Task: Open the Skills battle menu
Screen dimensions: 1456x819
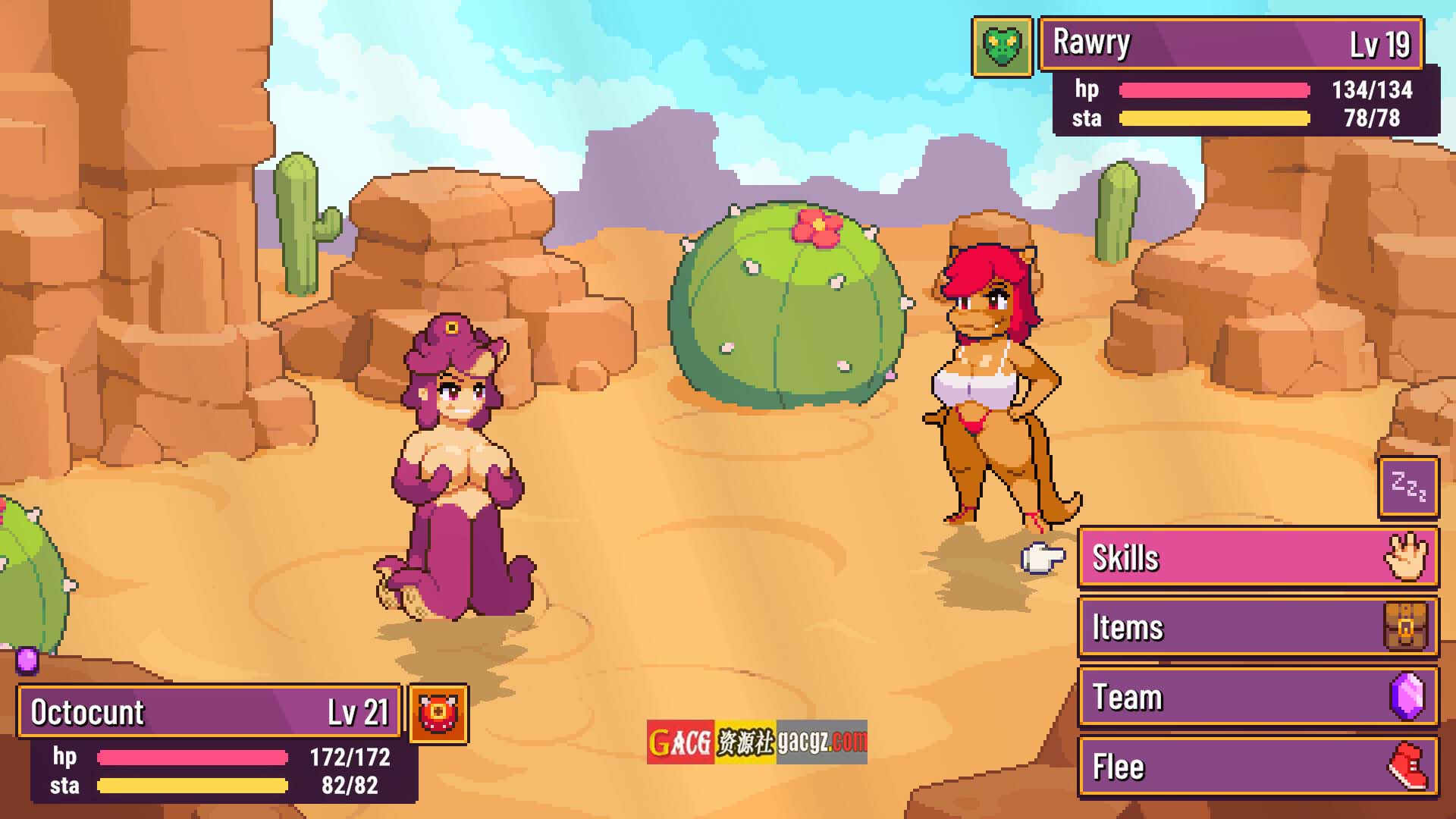Action: pyautogui.click(x=1257, y=558)
